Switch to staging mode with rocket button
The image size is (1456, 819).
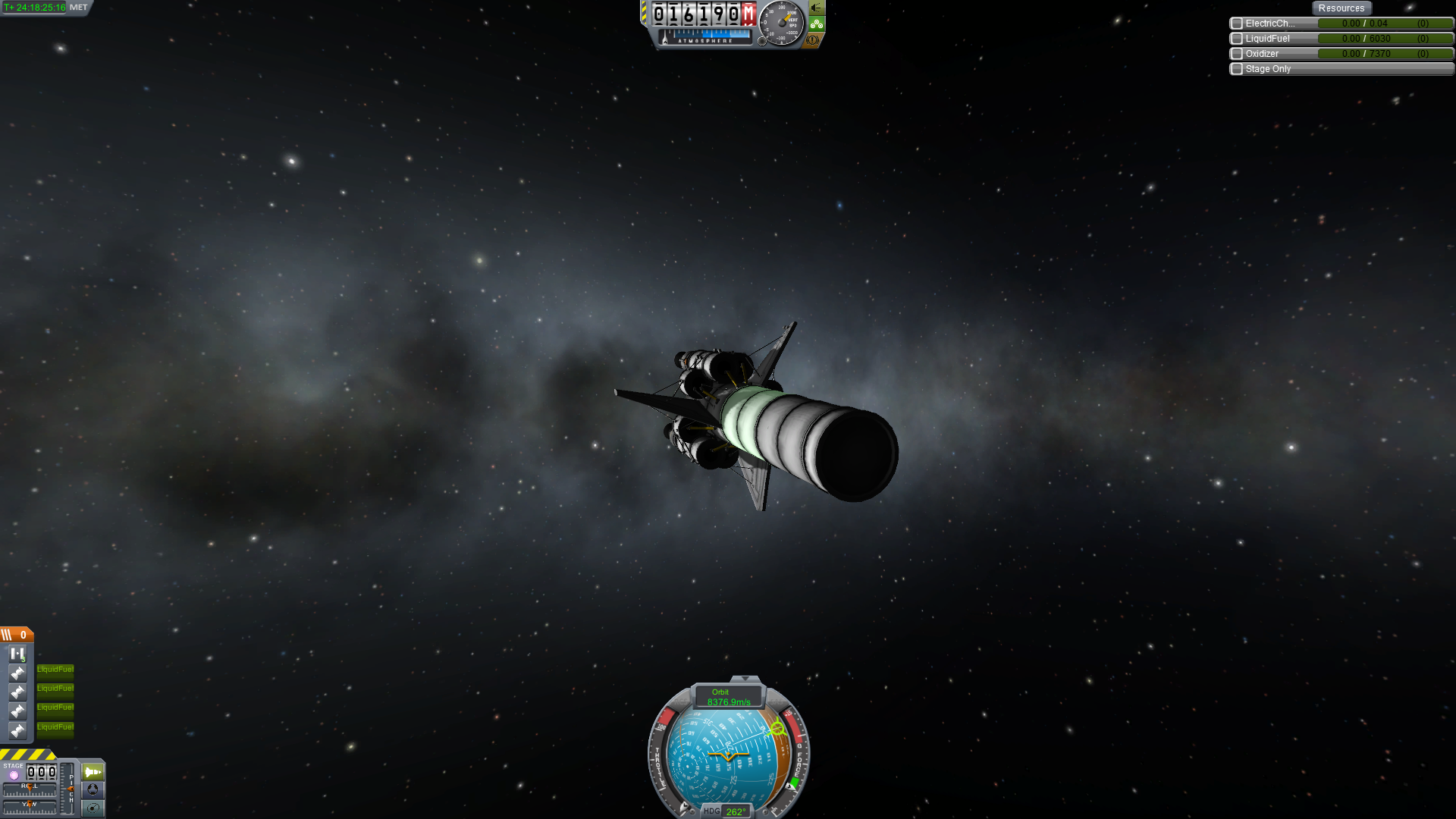pos(93,772)
